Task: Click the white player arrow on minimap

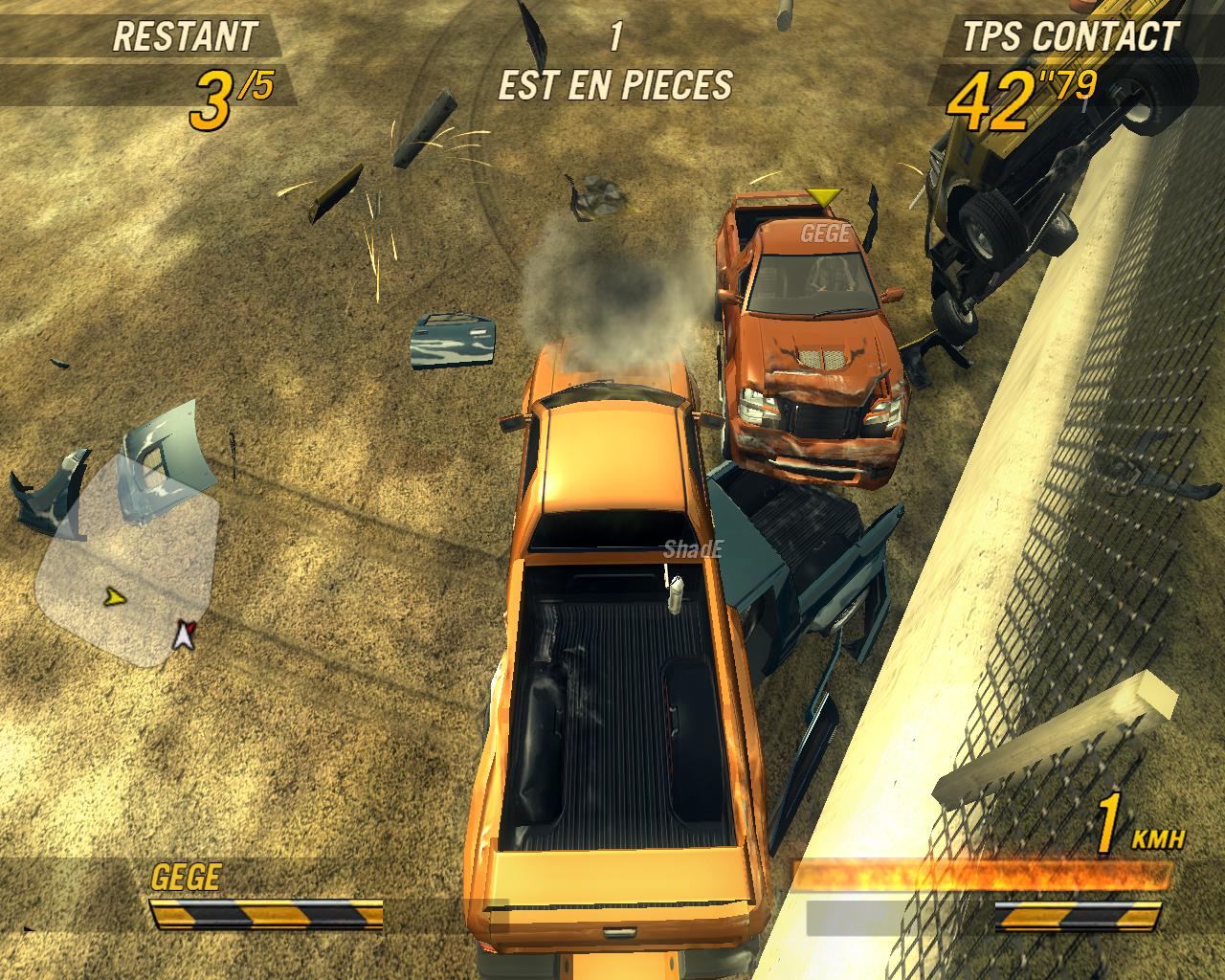Action: click(x=182, y=634)
